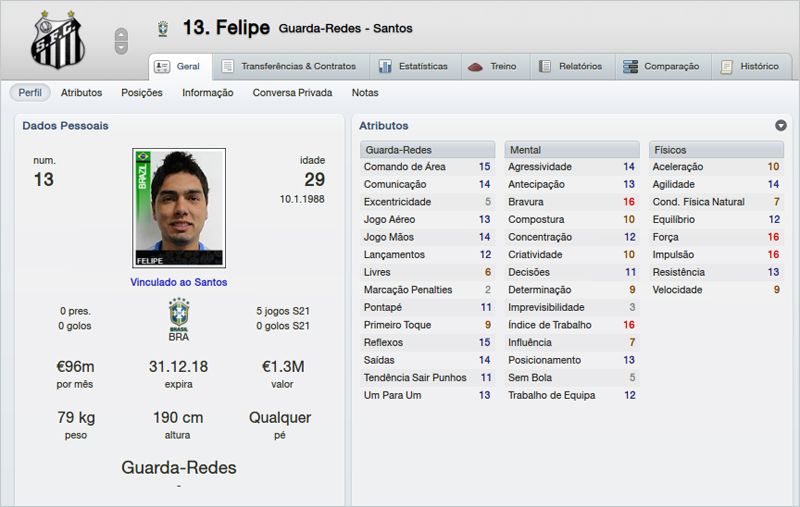Go to next player with the down arrow
Viewport: 800px width, 507px height.
[x=122, y=47]
